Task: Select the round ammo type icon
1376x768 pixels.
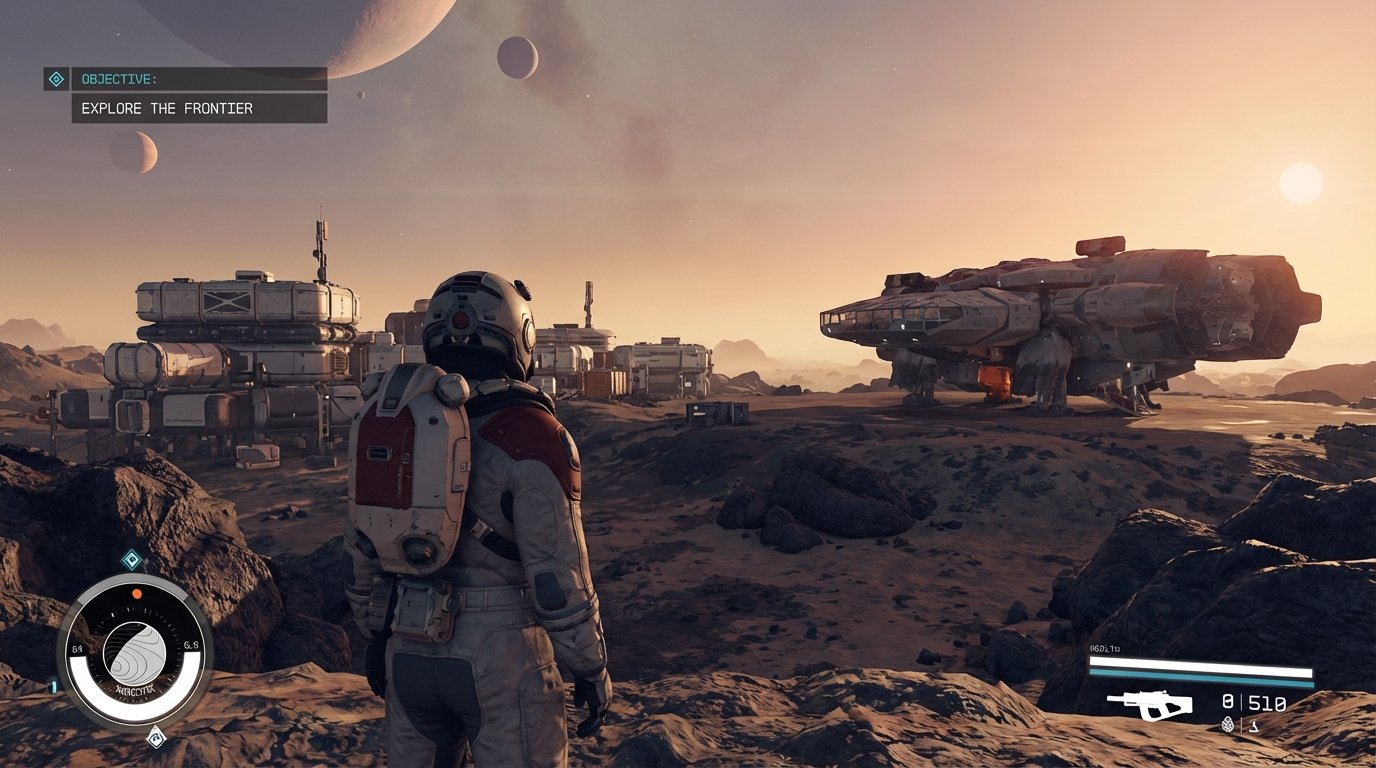Action: pos(1254,726)
